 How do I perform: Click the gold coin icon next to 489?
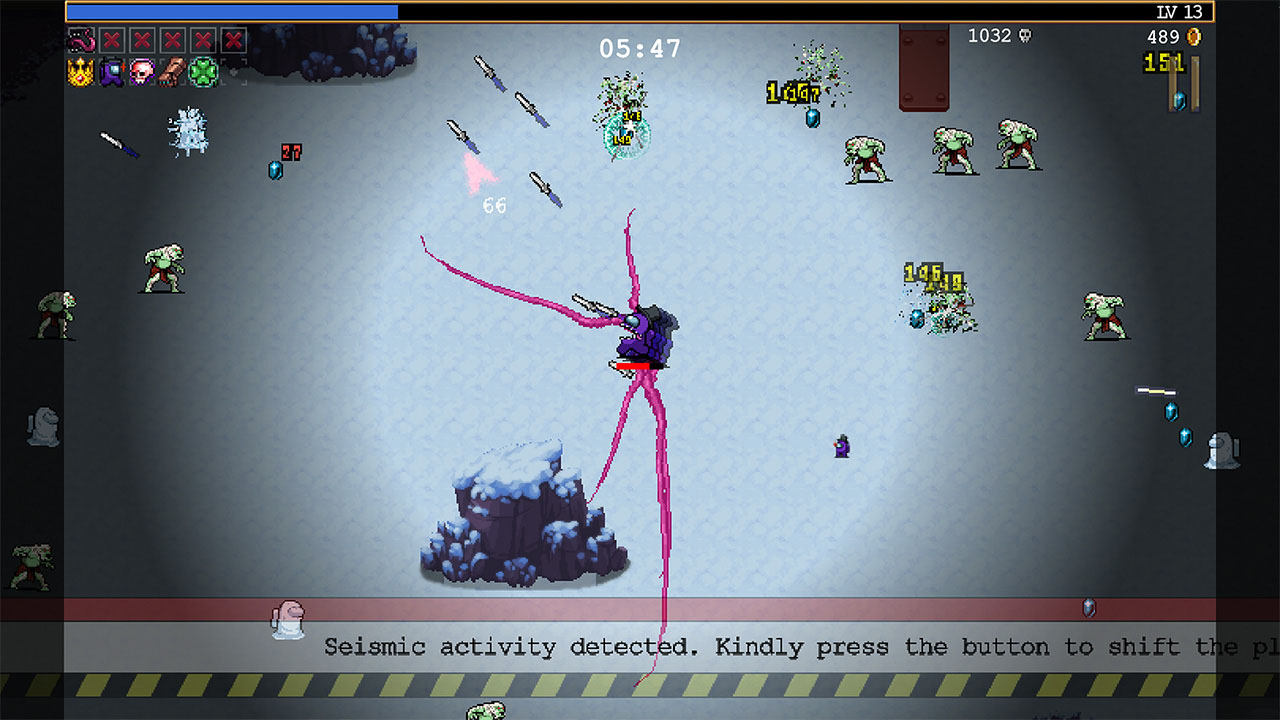click(x=1194, y=36)
